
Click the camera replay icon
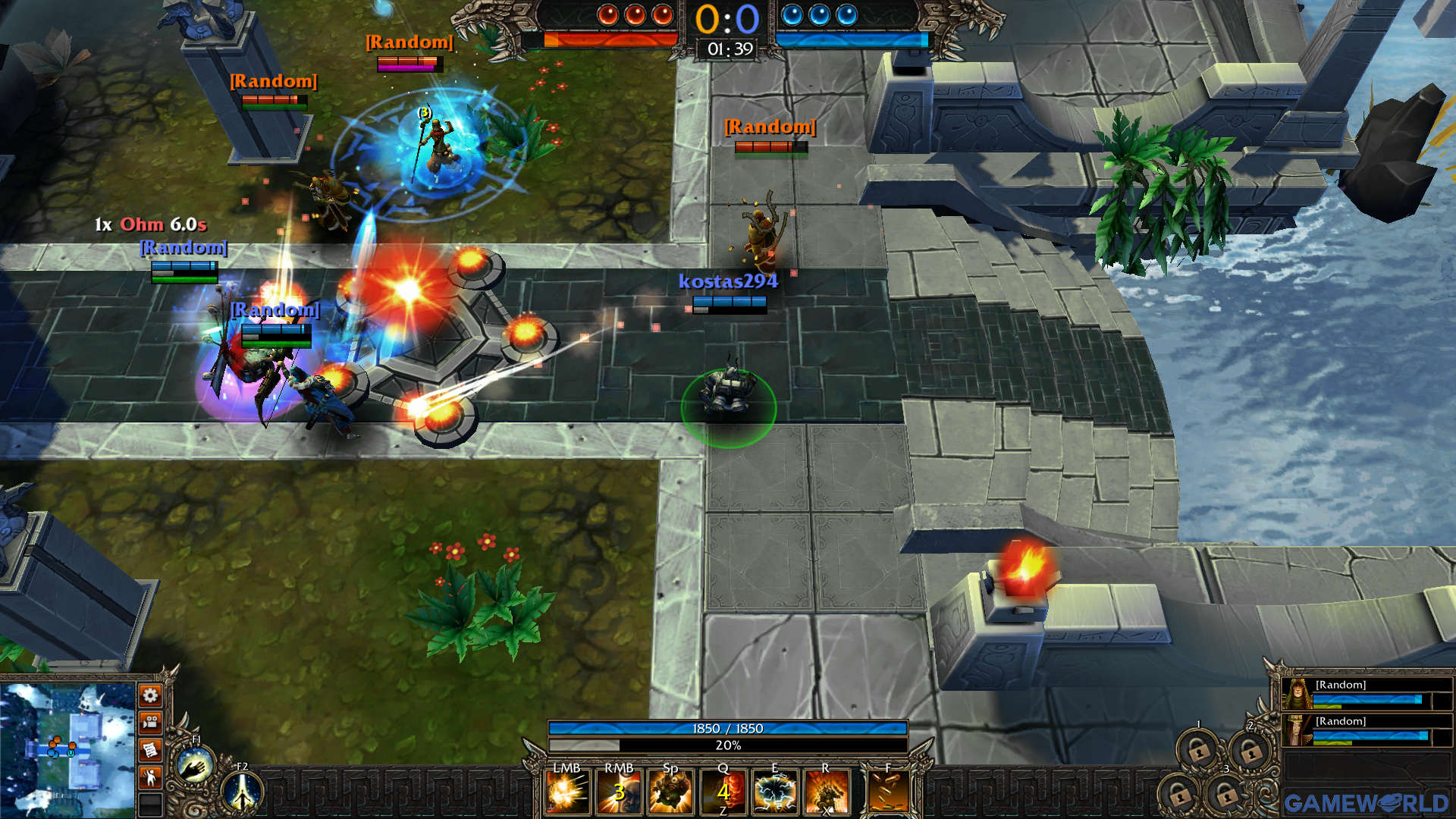pos(150,722)
